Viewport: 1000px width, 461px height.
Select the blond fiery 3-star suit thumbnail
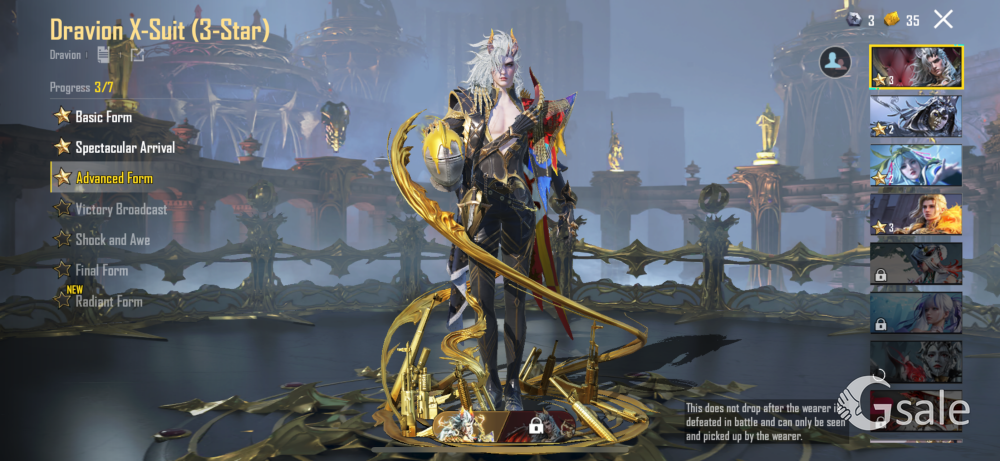coord(916,214)
